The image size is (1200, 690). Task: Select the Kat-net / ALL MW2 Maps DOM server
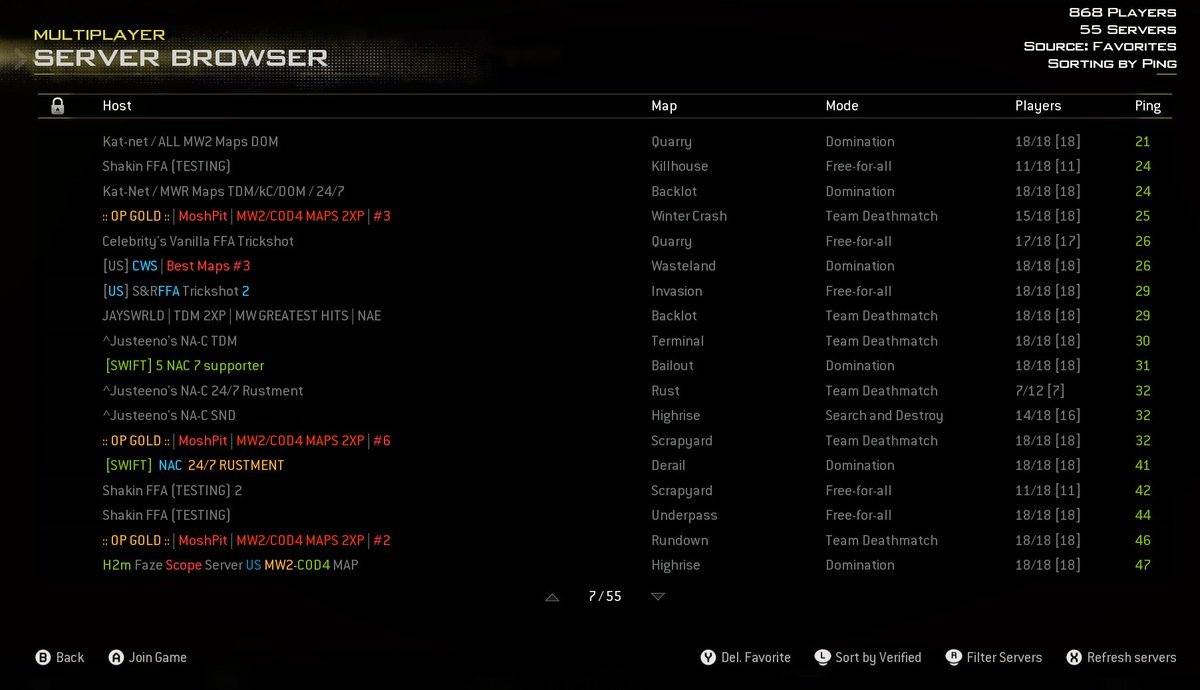[190, 142]
